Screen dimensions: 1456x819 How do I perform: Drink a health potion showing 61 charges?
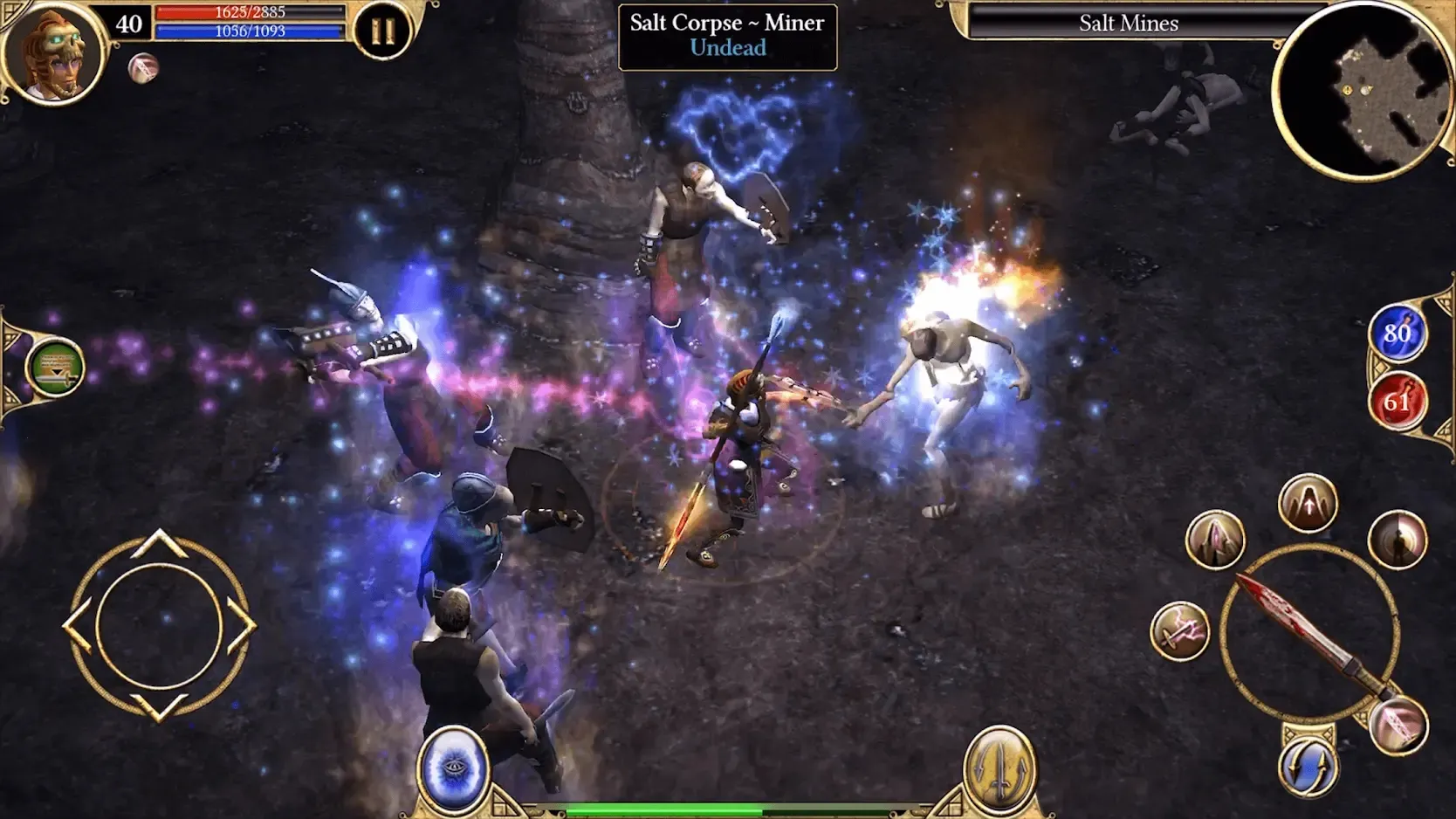pos(1397,403)
